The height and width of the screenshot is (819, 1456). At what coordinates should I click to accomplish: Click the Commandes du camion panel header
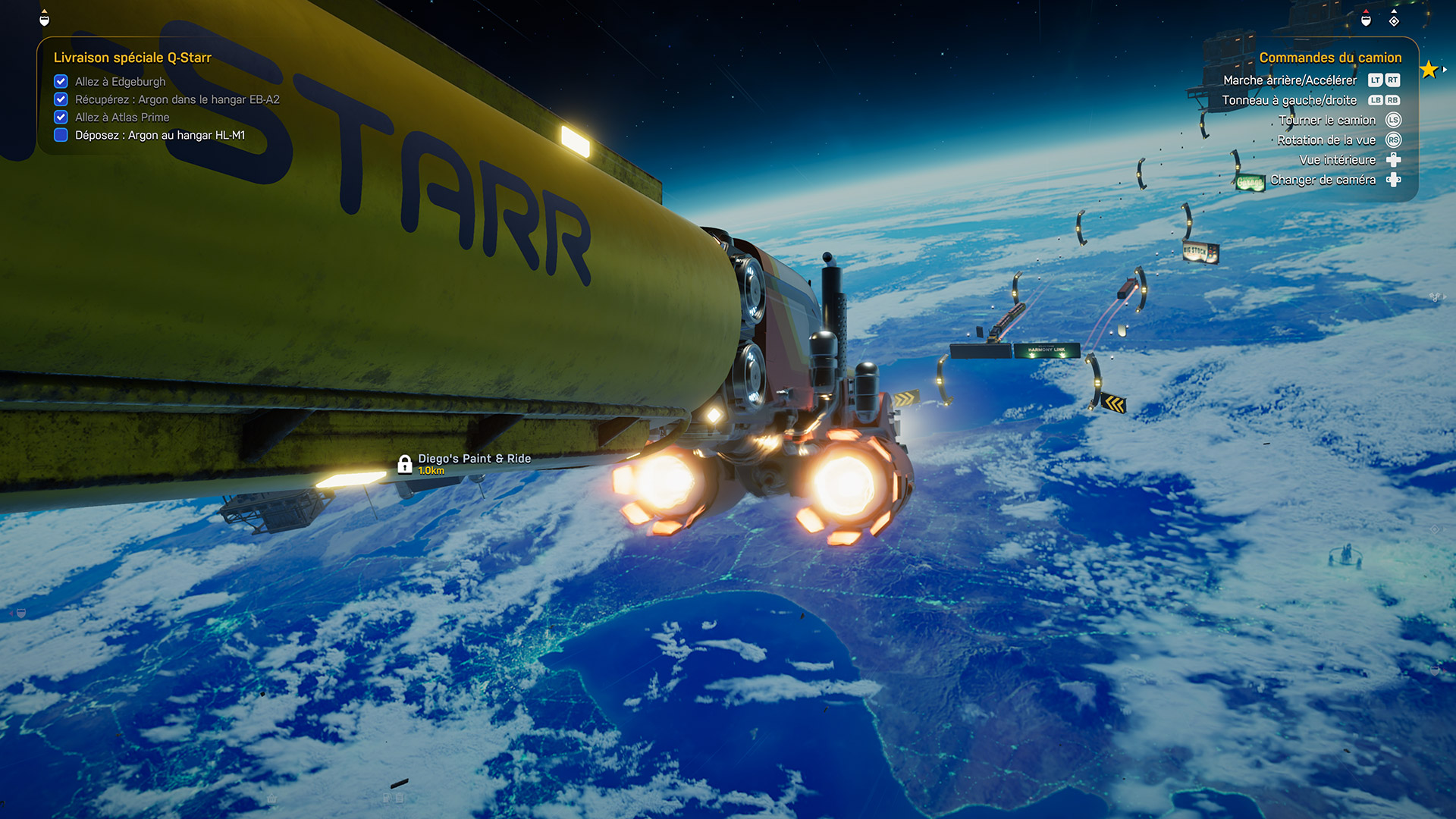(1330, 58)
